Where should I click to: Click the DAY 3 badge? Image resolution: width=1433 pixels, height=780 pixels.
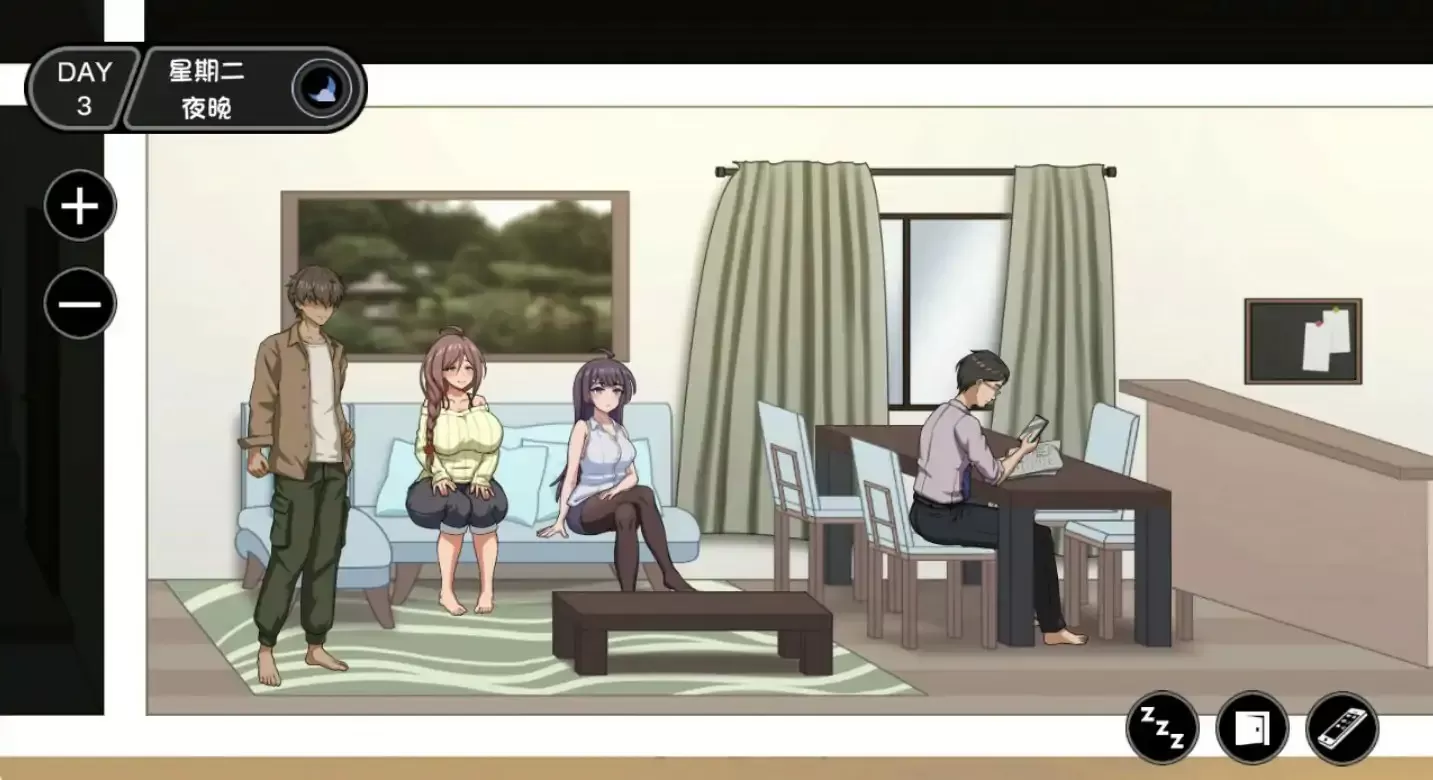[83, 88]
